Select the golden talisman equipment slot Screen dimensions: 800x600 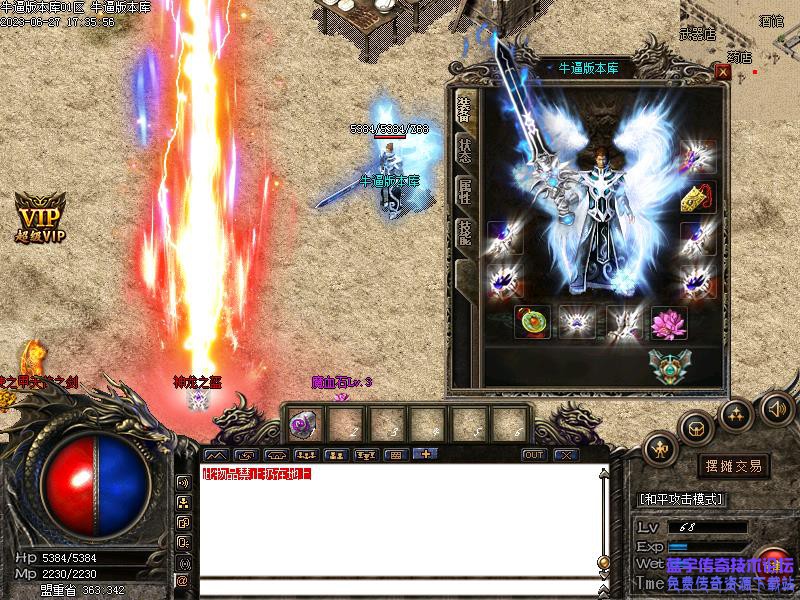coord(697,197)
